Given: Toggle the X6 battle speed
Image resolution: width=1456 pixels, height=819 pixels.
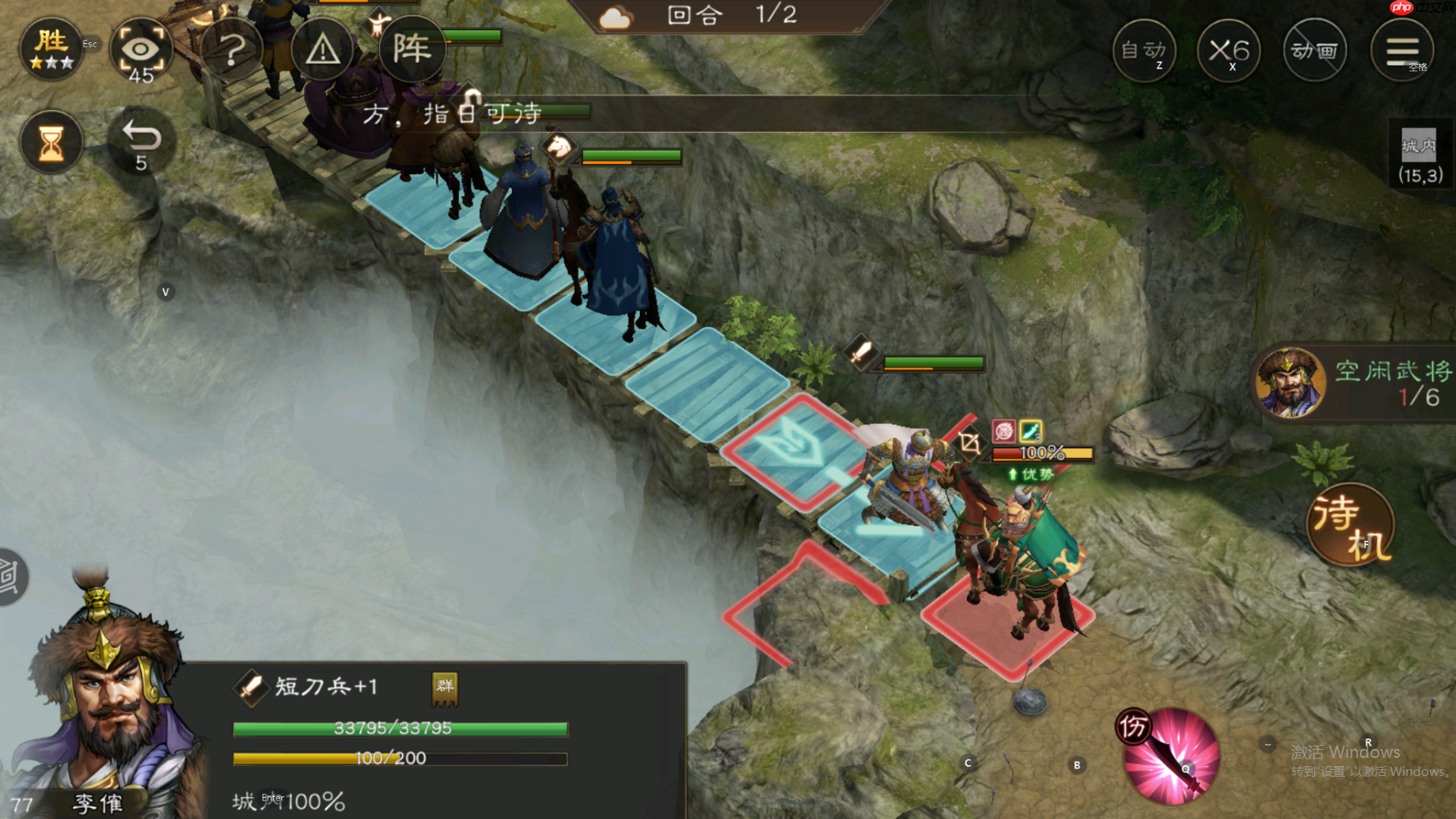Looking at the screenshot, I should click(x=1229, y=51).
